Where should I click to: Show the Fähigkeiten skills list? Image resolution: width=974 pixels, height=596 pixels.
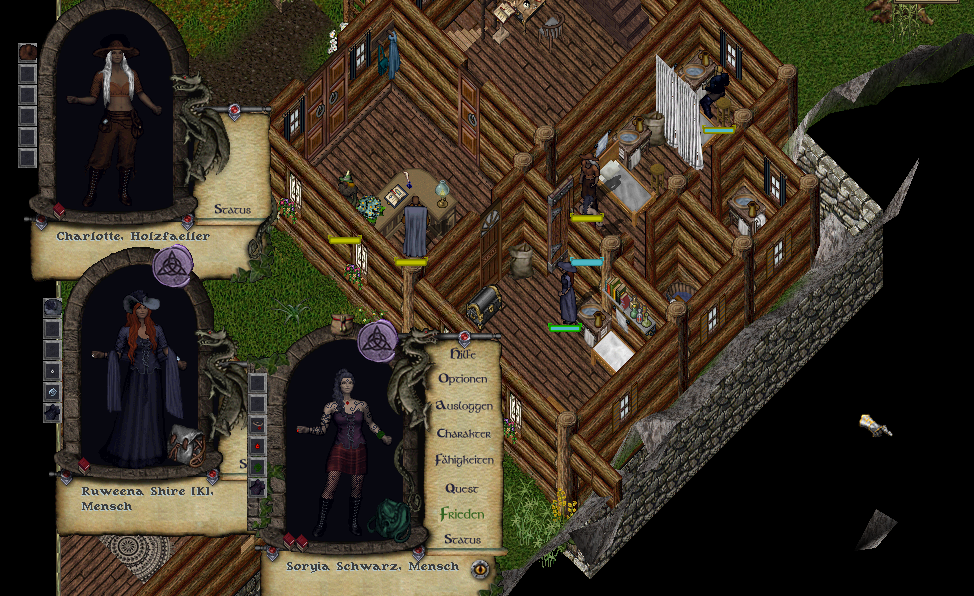coord(464,461)
